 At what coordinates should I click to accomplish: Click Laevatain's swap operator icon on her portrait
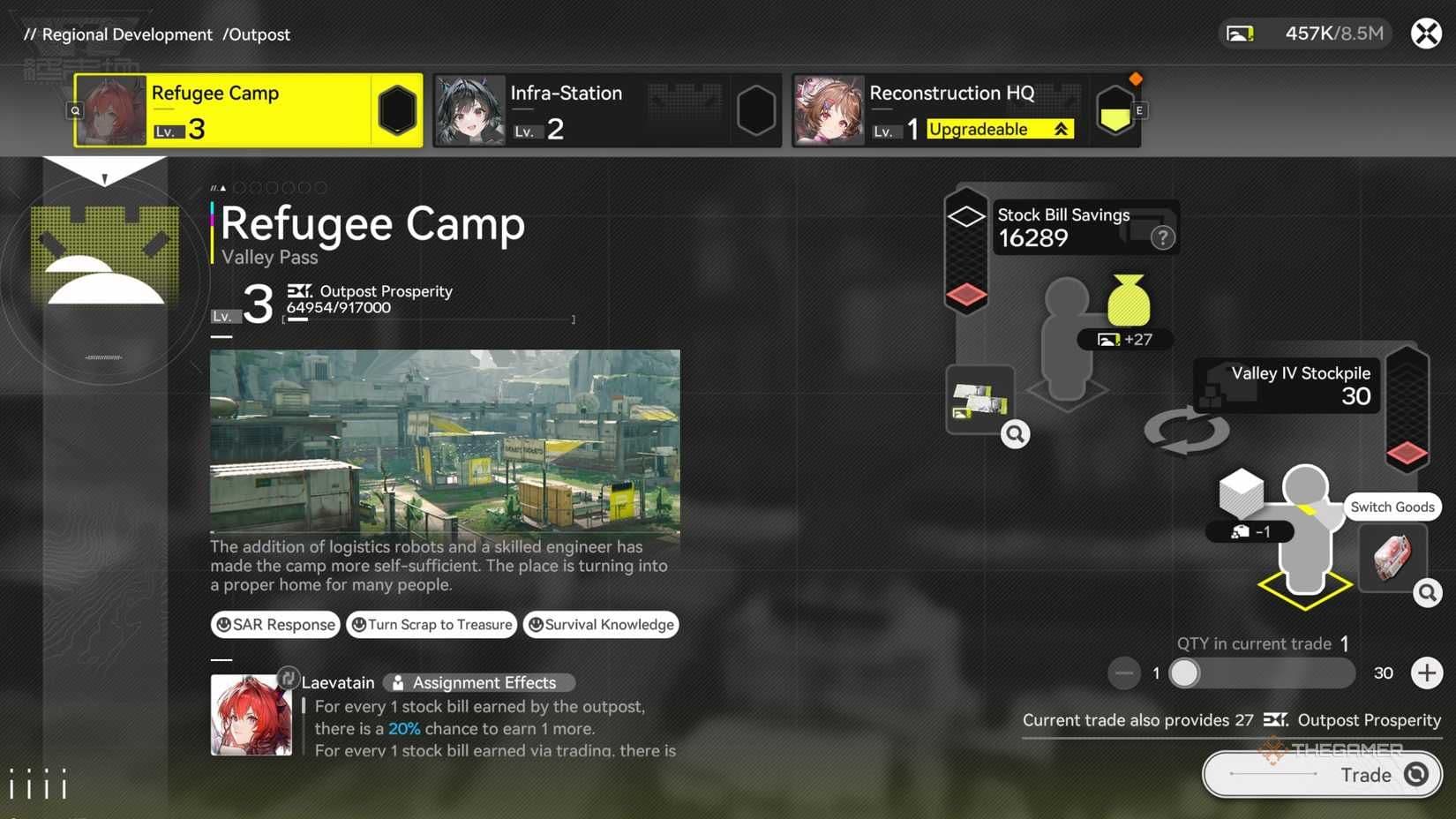[288, 678]
